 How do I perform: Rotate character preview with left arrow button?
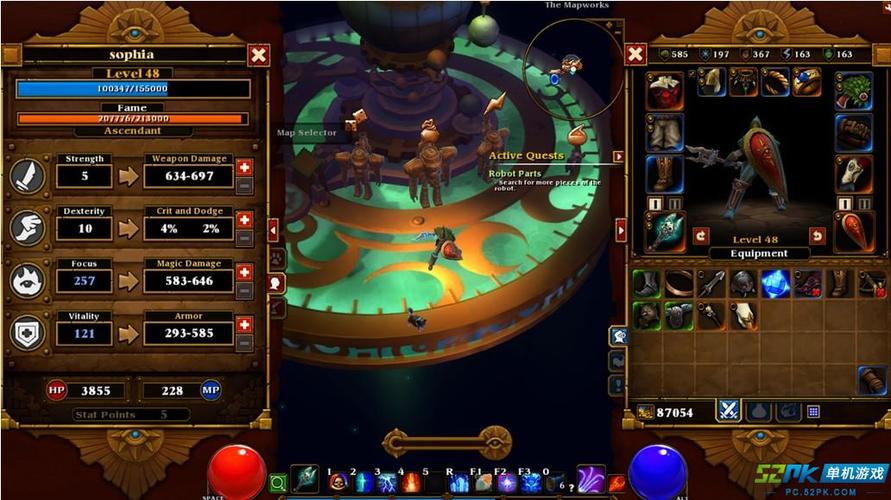(x=701, y=235)
